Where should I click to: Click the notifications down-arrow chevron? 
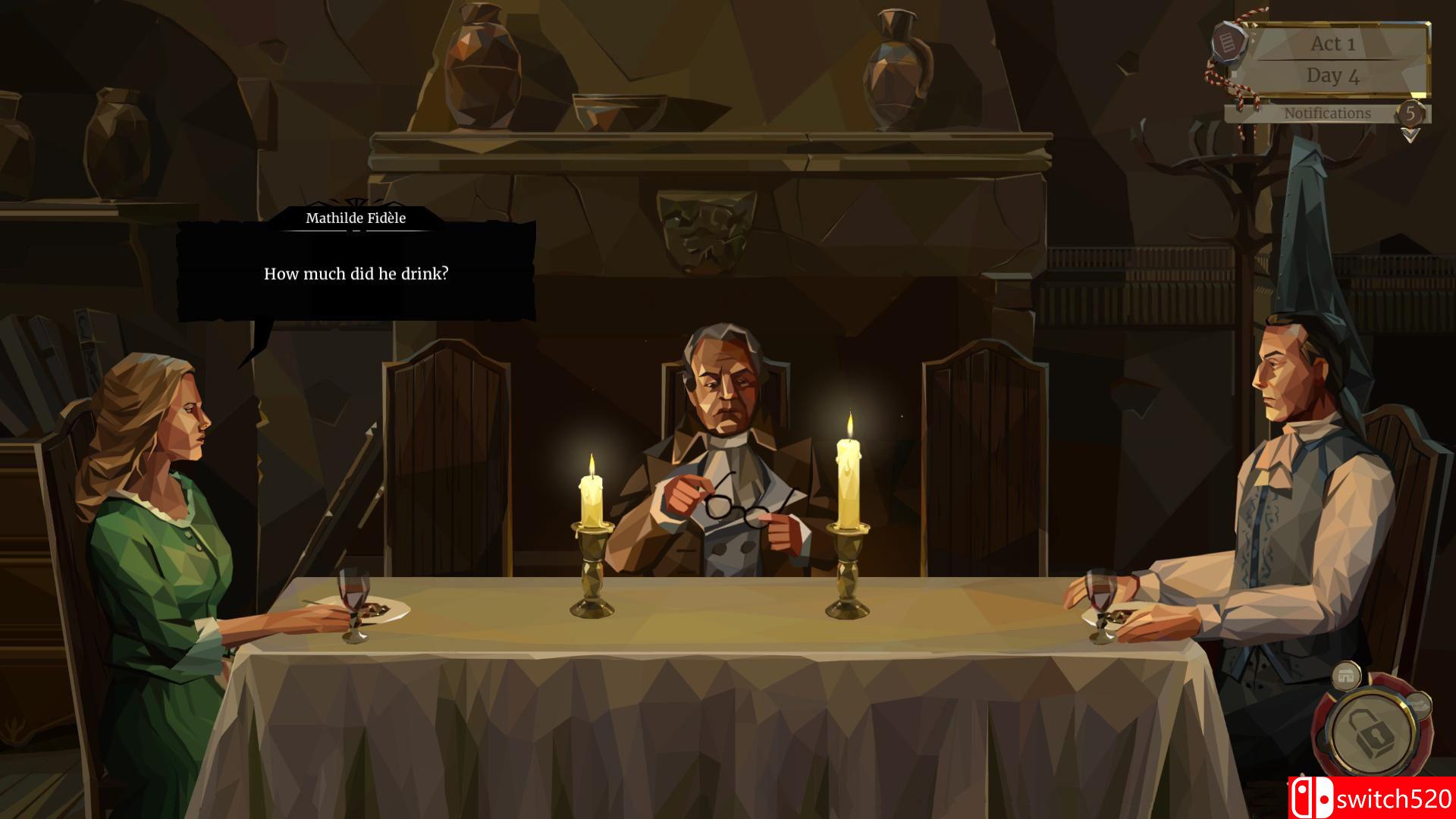point(1410,136)
